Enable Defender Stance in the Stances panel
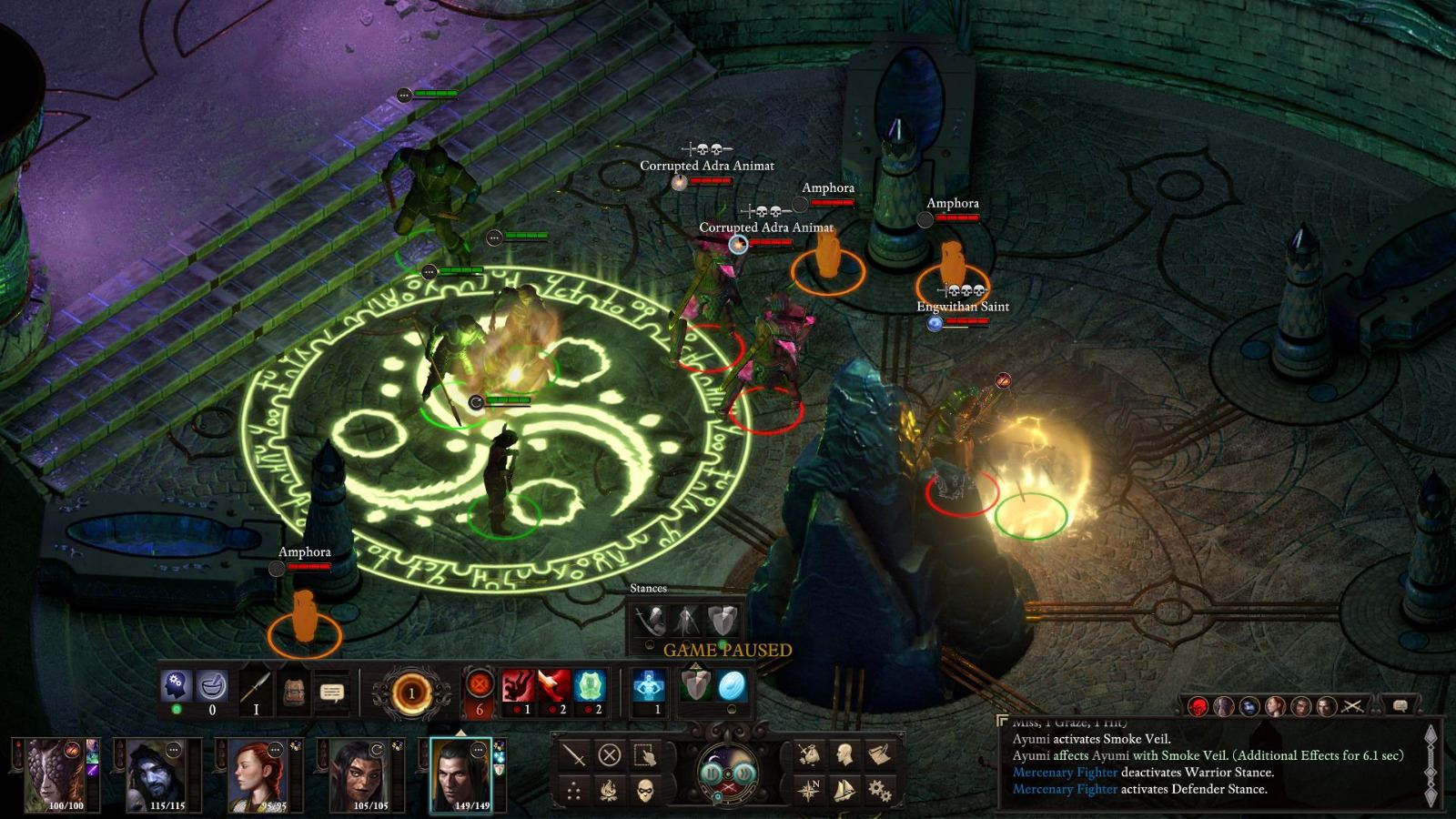Screen dimensions: 1456x819 point(721,620)
